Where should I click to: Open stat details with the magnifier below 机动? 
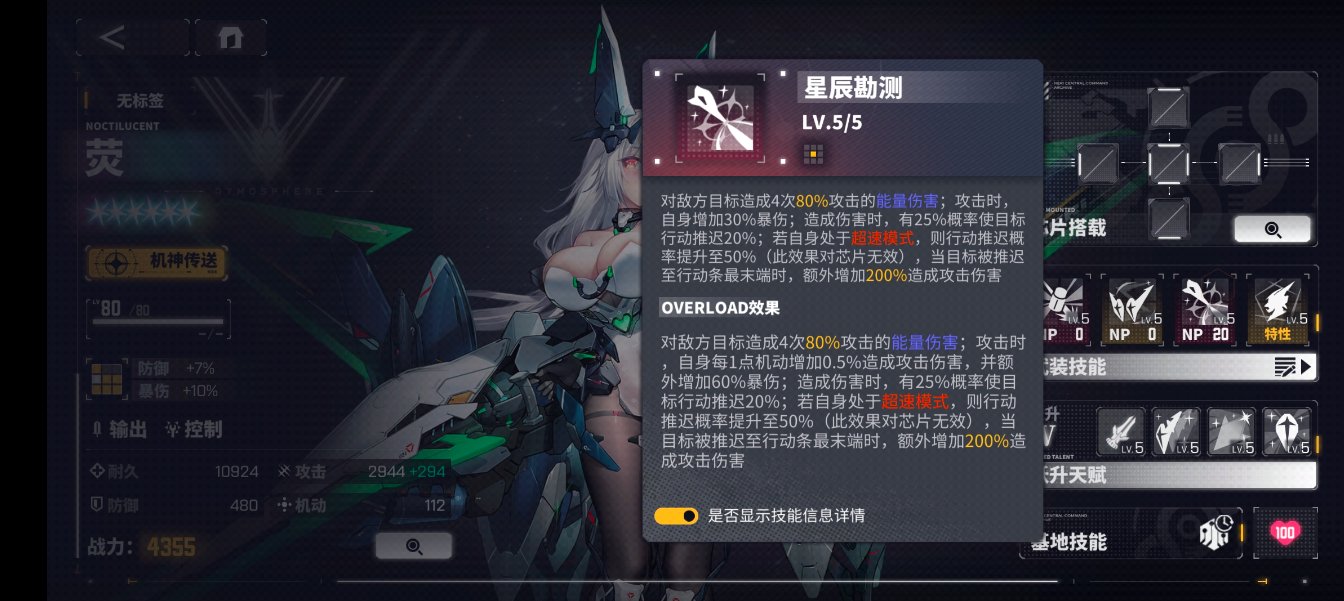(x=413, y=545)
